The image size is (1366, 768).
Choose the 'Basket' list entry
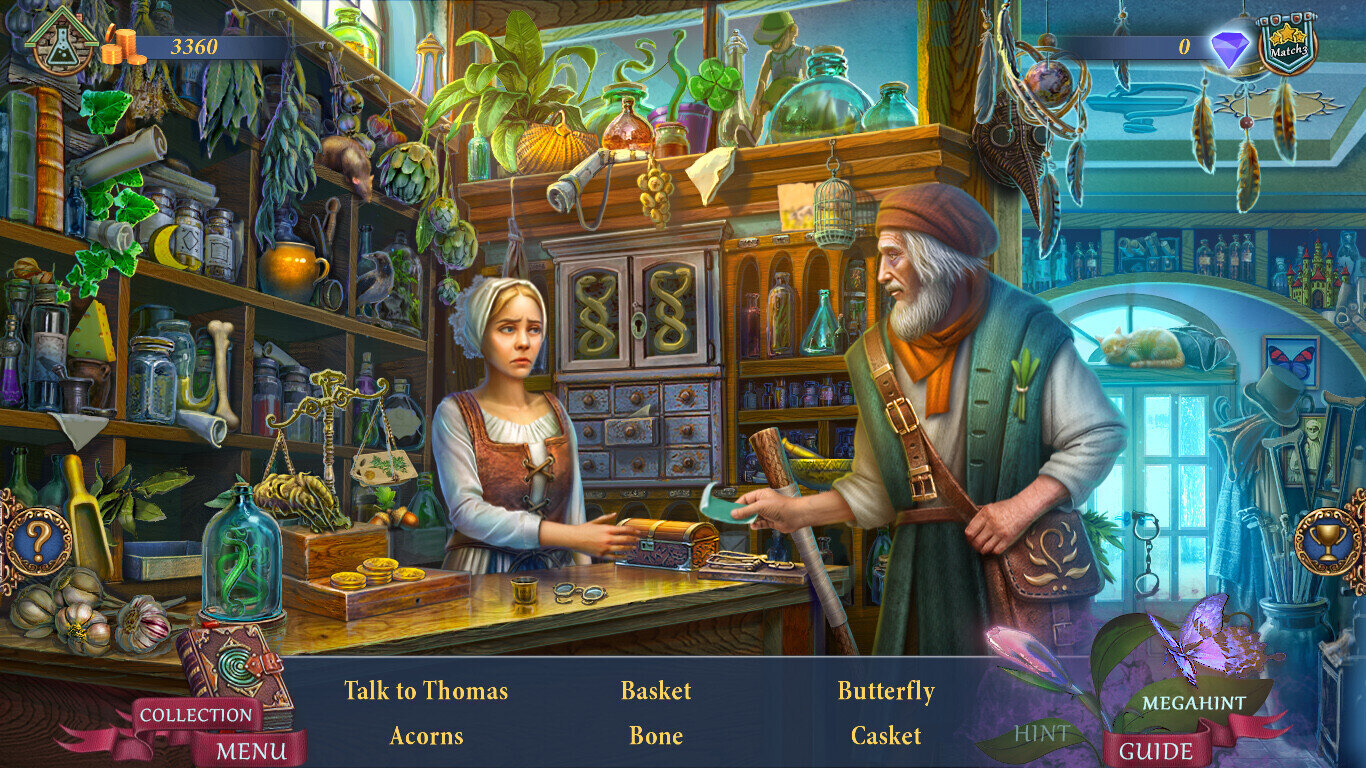pyautogui.click(x=656, y=691)
